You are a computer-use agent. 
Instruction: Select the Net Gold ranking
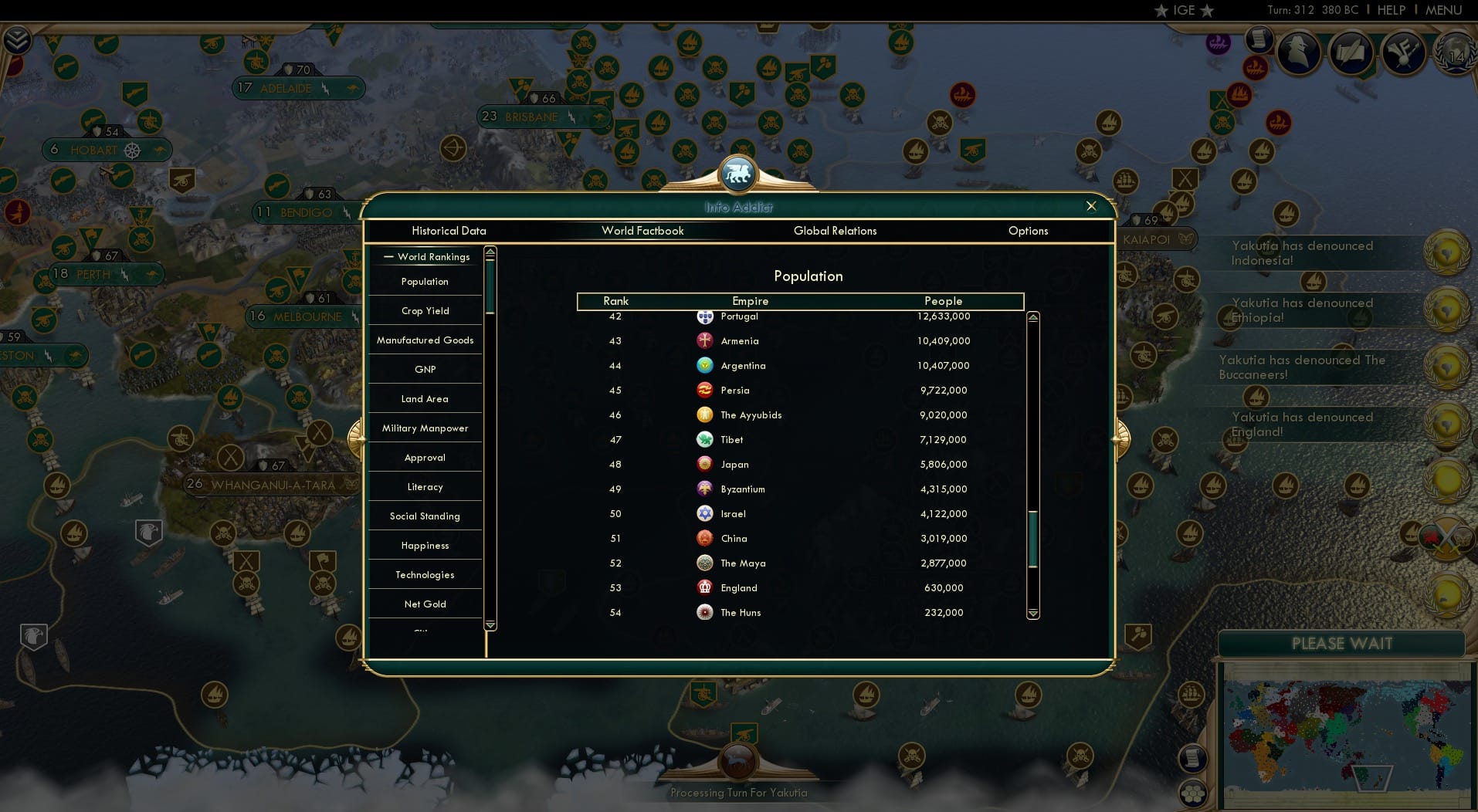click(425, 604)
